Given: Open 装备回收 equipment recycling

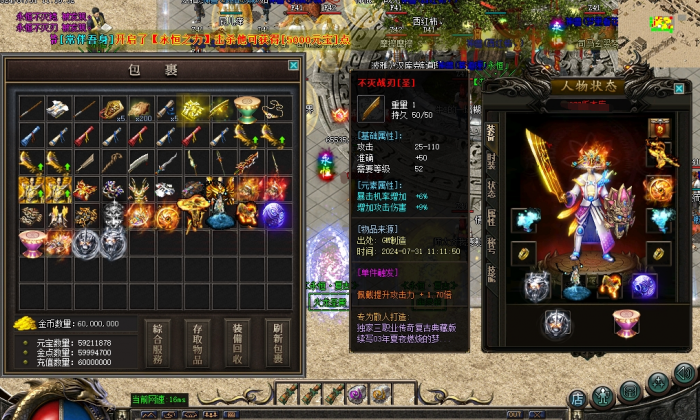Looking at the screenshot, I should click(239, 342).
